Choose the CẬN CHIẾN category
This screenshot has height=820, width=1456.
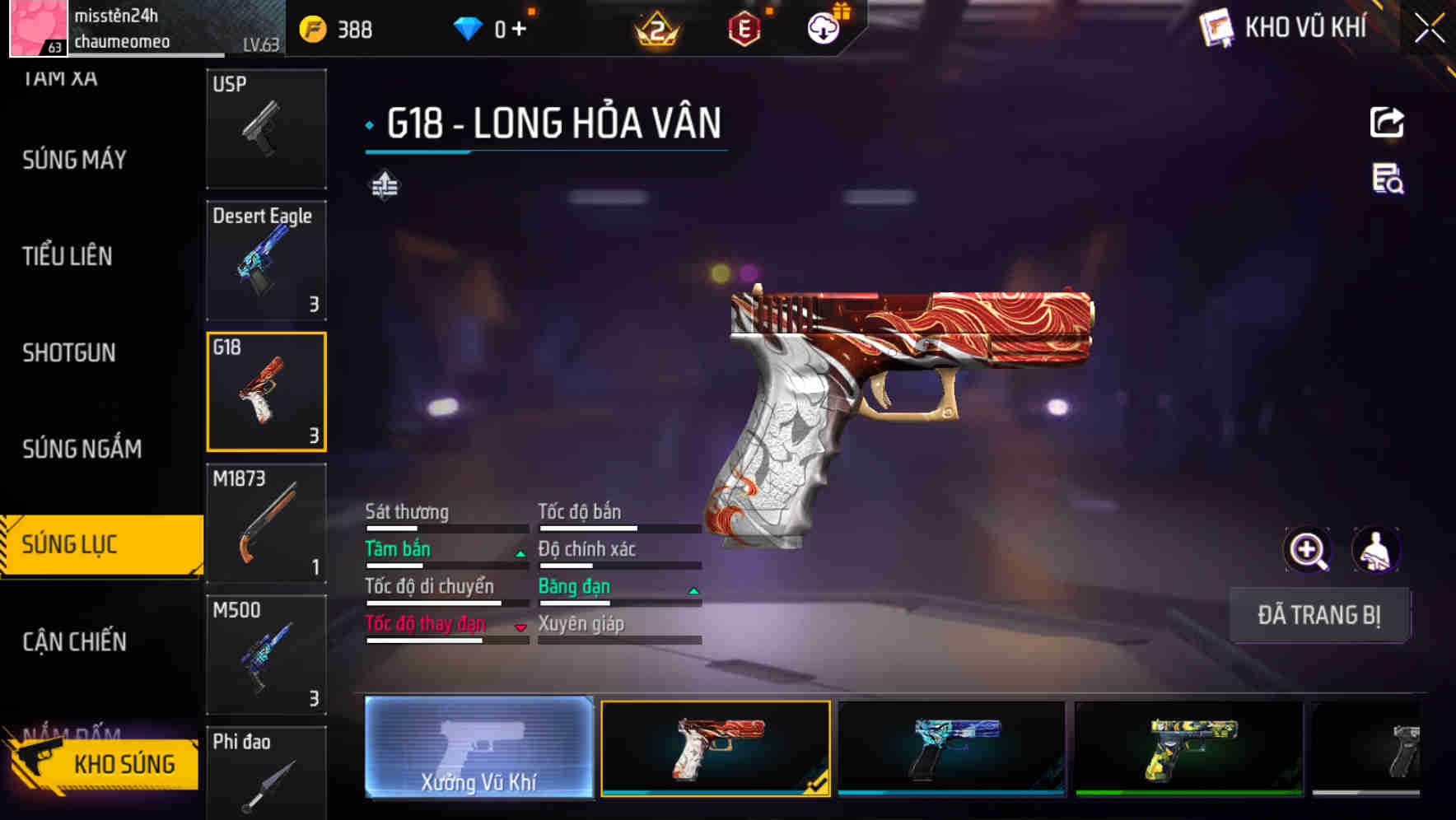74,641
